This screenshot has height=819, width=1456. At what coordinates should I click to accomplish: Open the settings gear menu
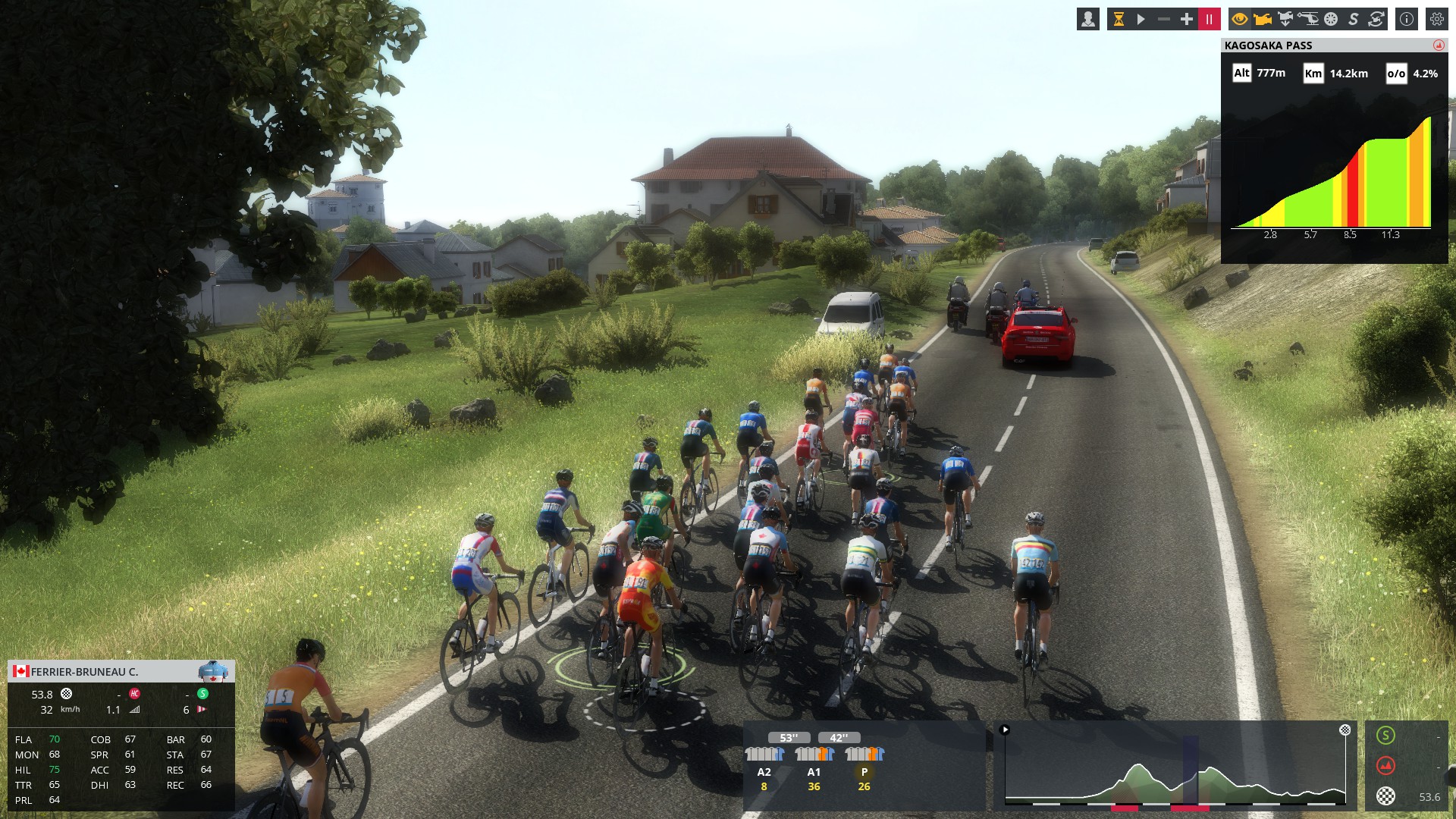(x=1437, y=20)
